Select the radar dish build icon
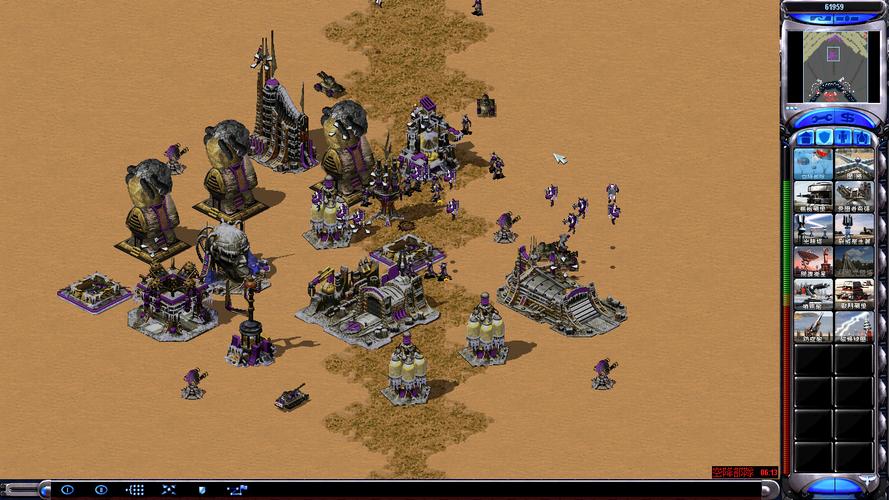889x500 pixels. coord(814,261)
